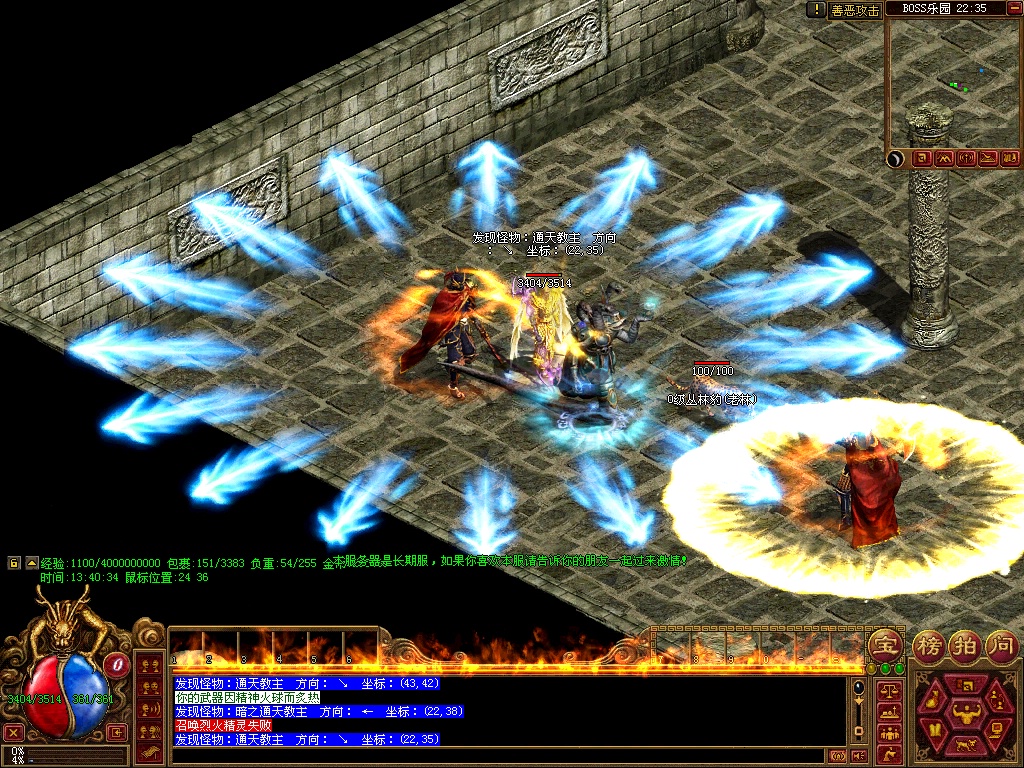The width and height of the screenshot is (1024, 768).
Task: Click the three-people group icon
Action: (x=887, y=733)
